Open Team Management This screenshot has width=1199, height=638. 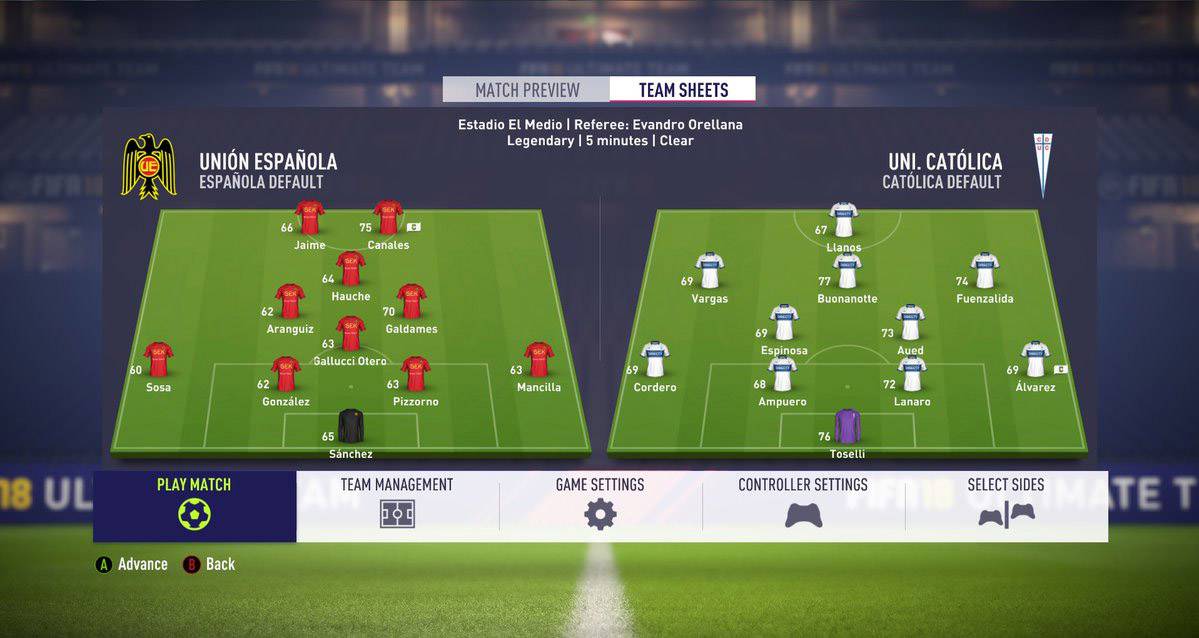pos(397,505)
